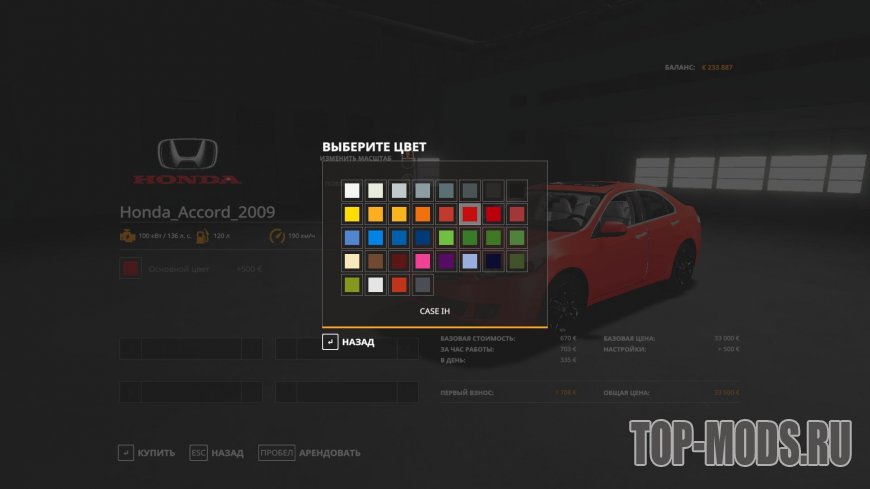Click the НАЗАД button under the color picker
The height and width of the screenshot is (489, 870).
pos(348,342)
